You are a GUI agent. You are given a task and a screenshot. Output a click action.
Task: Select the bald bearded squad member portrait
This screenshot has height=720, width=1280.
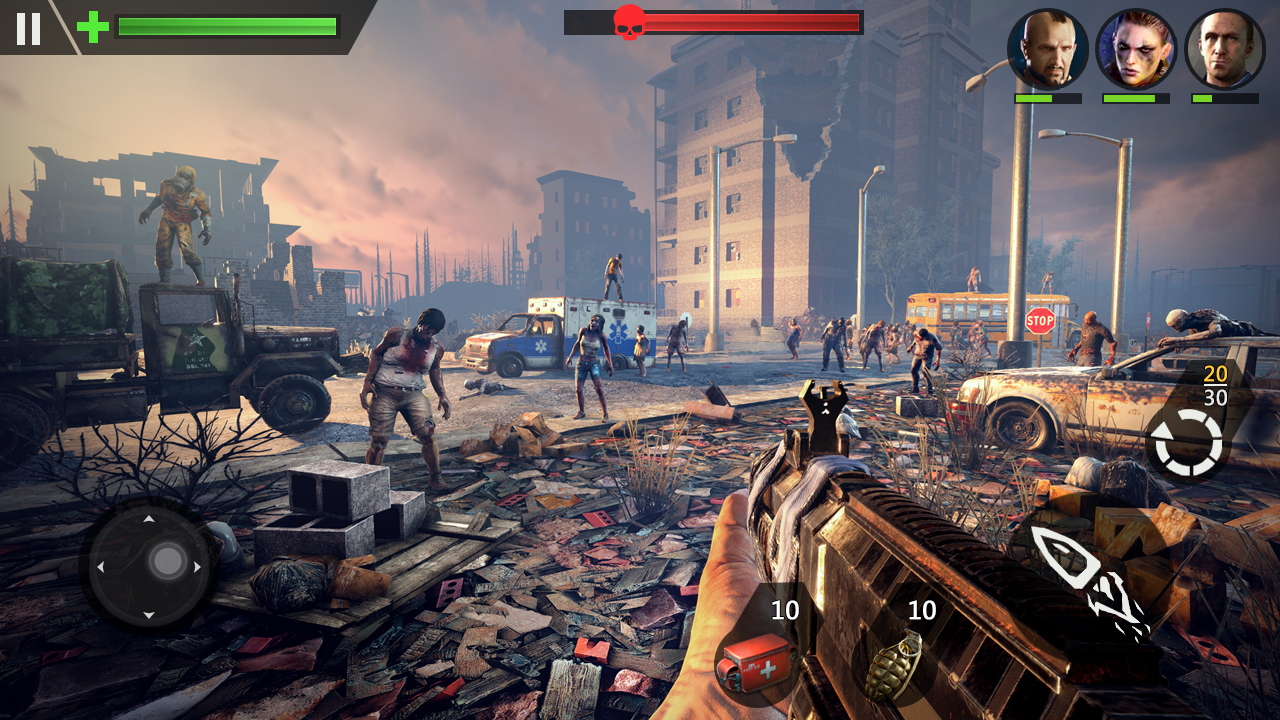(x=1047, y=49)
